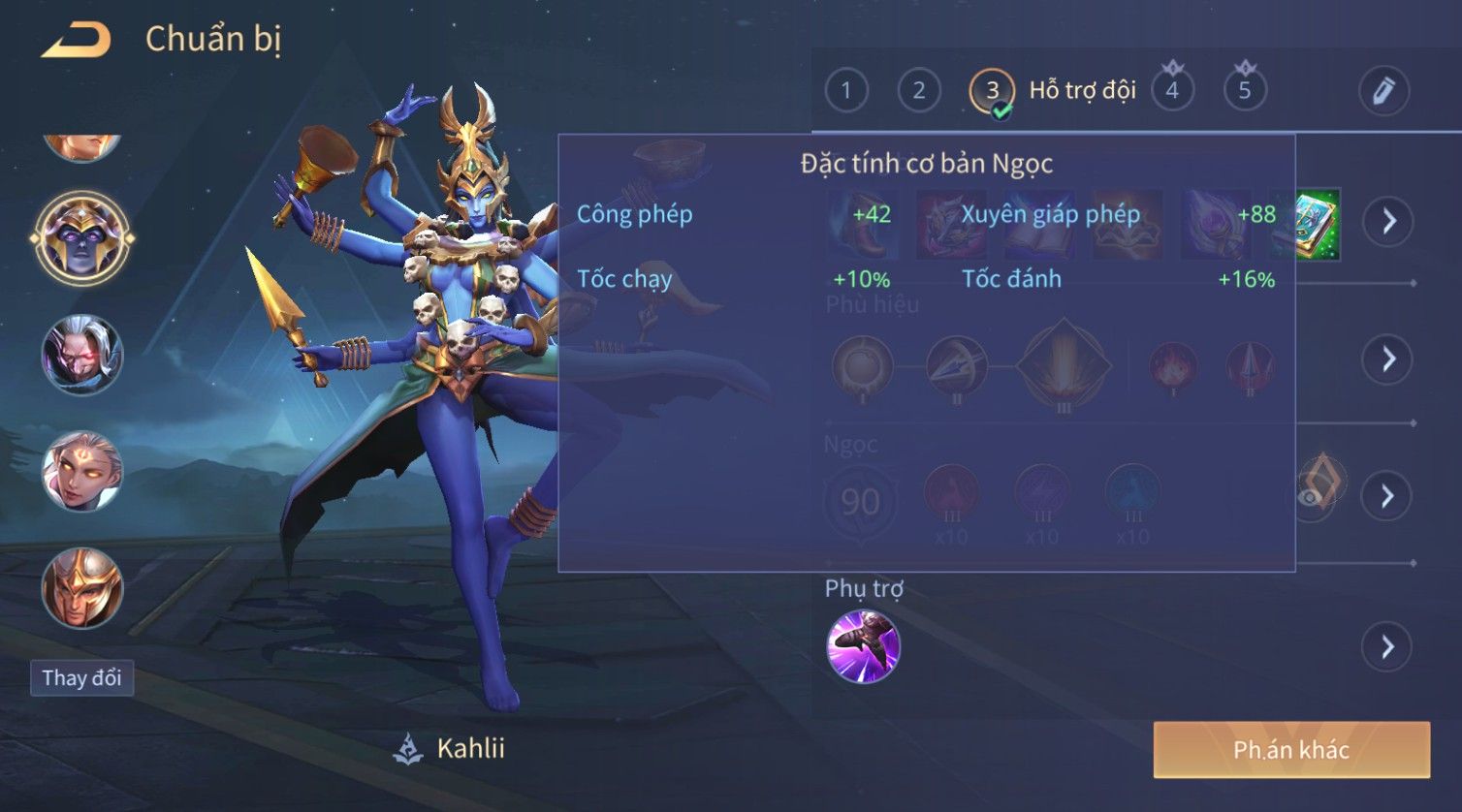Edit the preset name with pencil icon
The width and height of the screenshot is (1462, 812).
tap(1383, 91)
